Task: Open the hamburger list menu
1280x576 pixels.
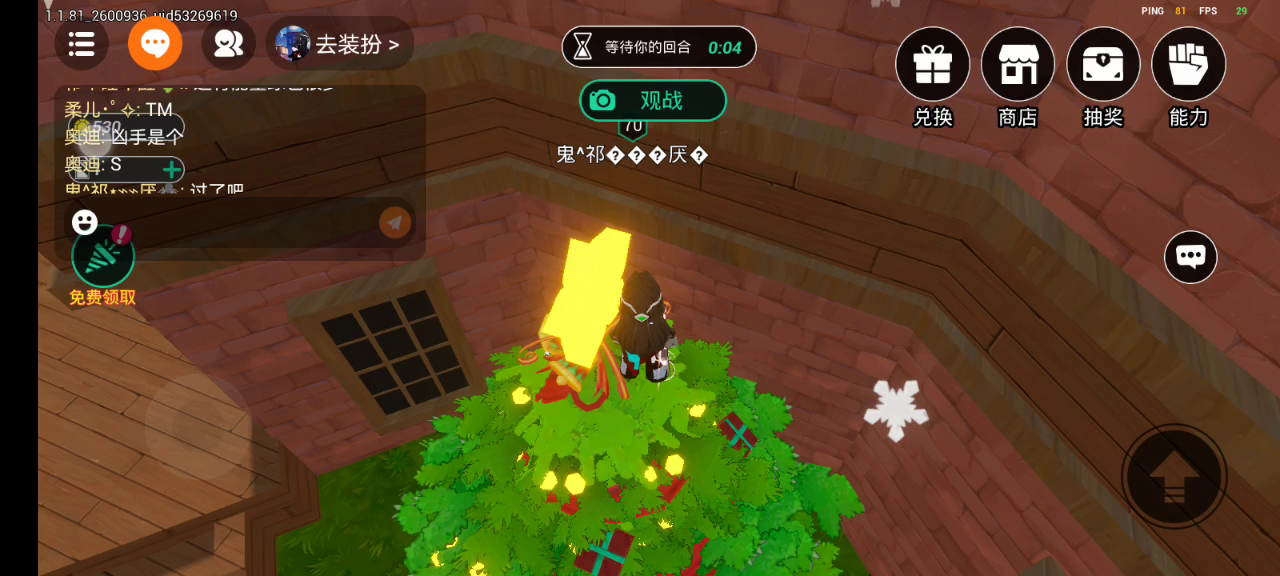Action: point(82,44)
